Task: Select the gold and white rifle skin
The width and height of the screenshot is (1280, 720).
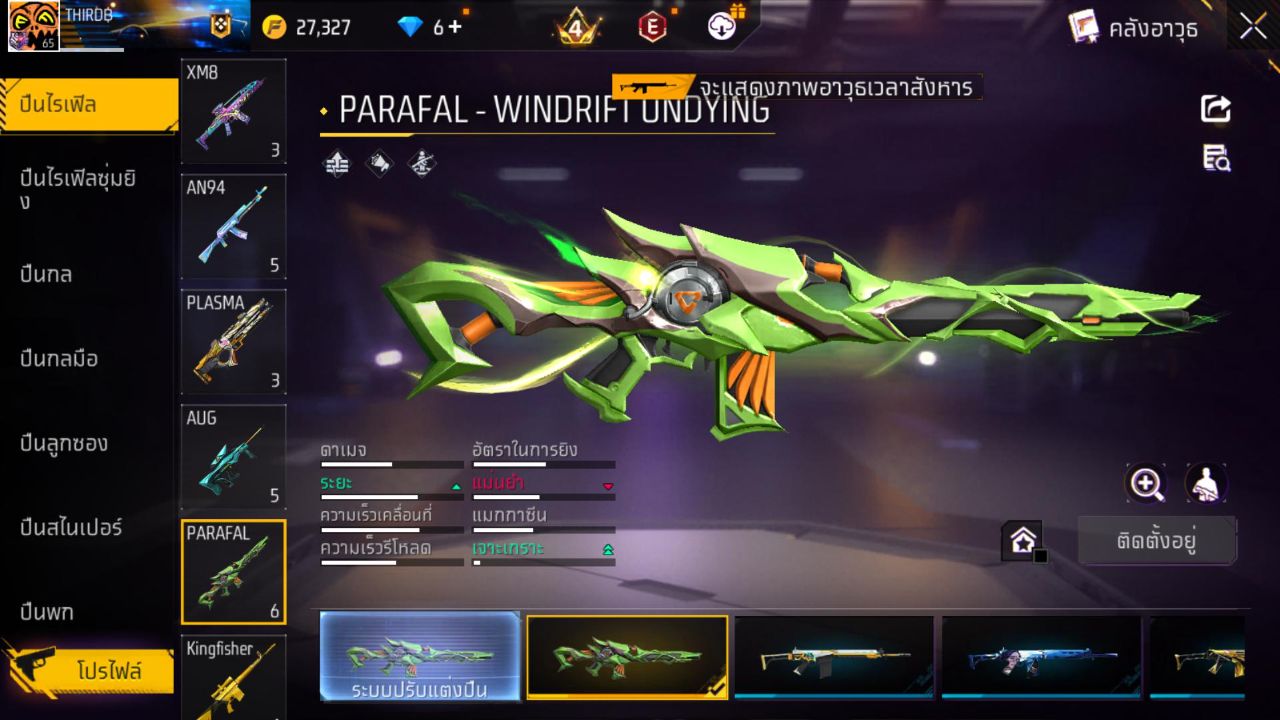Action: point(833,657)
